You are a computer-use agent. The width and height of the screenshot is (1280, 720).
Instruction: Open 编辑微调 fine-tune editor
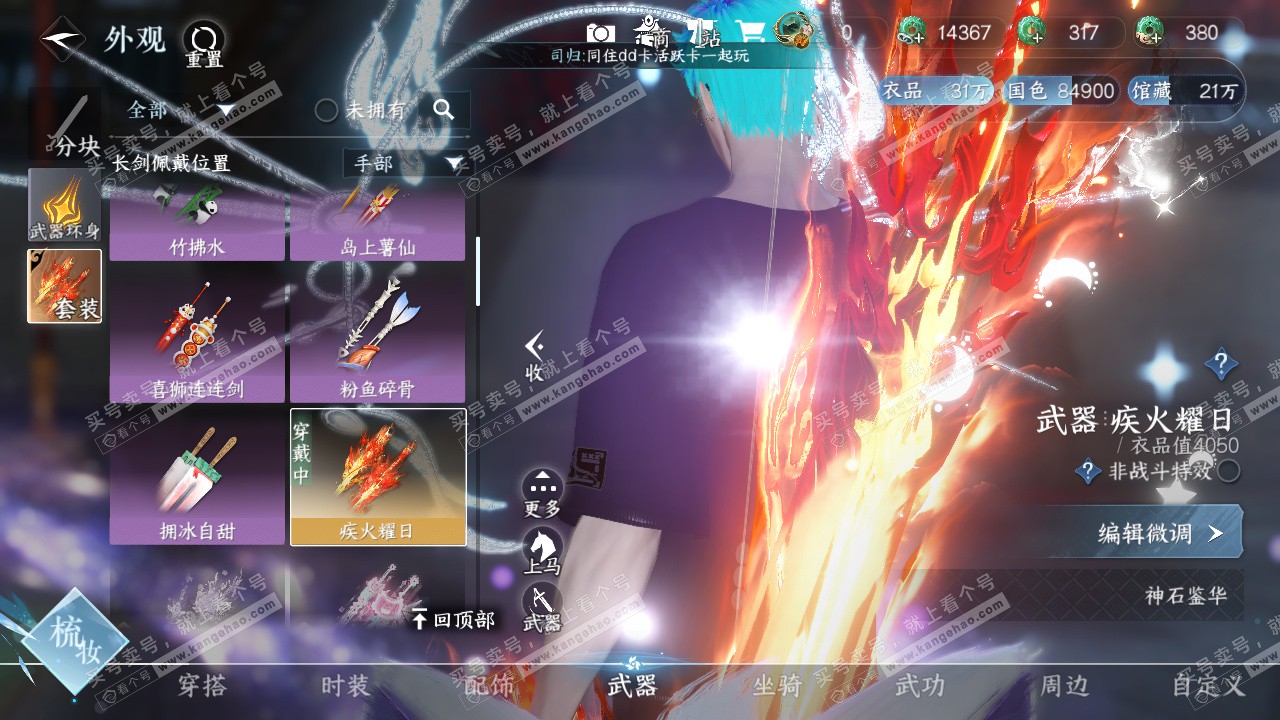click(1158, 533)
